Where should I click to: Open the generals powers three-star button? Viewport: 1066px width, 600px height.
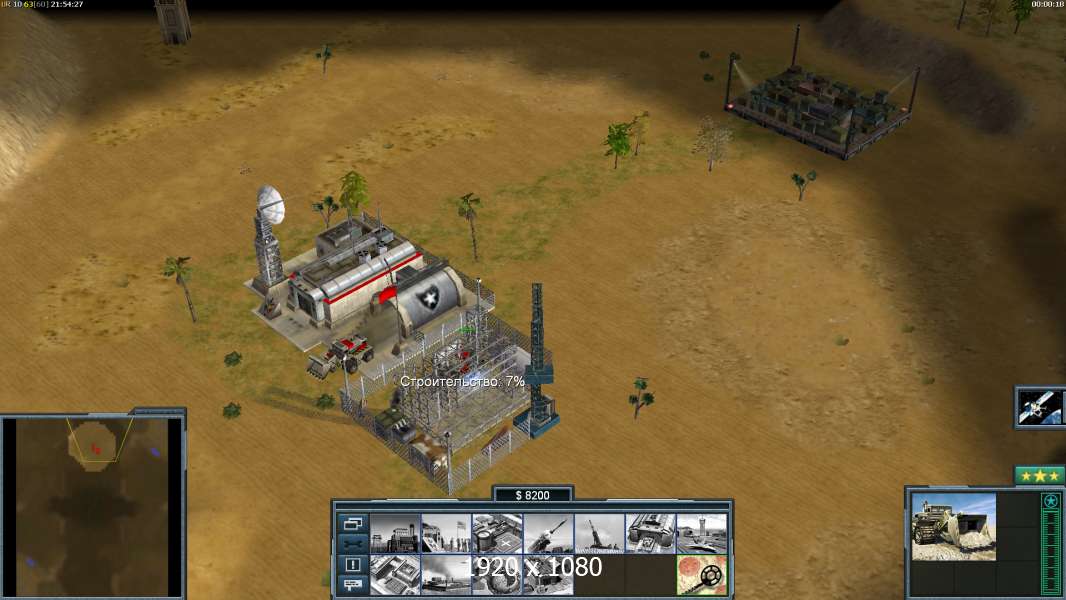point(1039,476)
